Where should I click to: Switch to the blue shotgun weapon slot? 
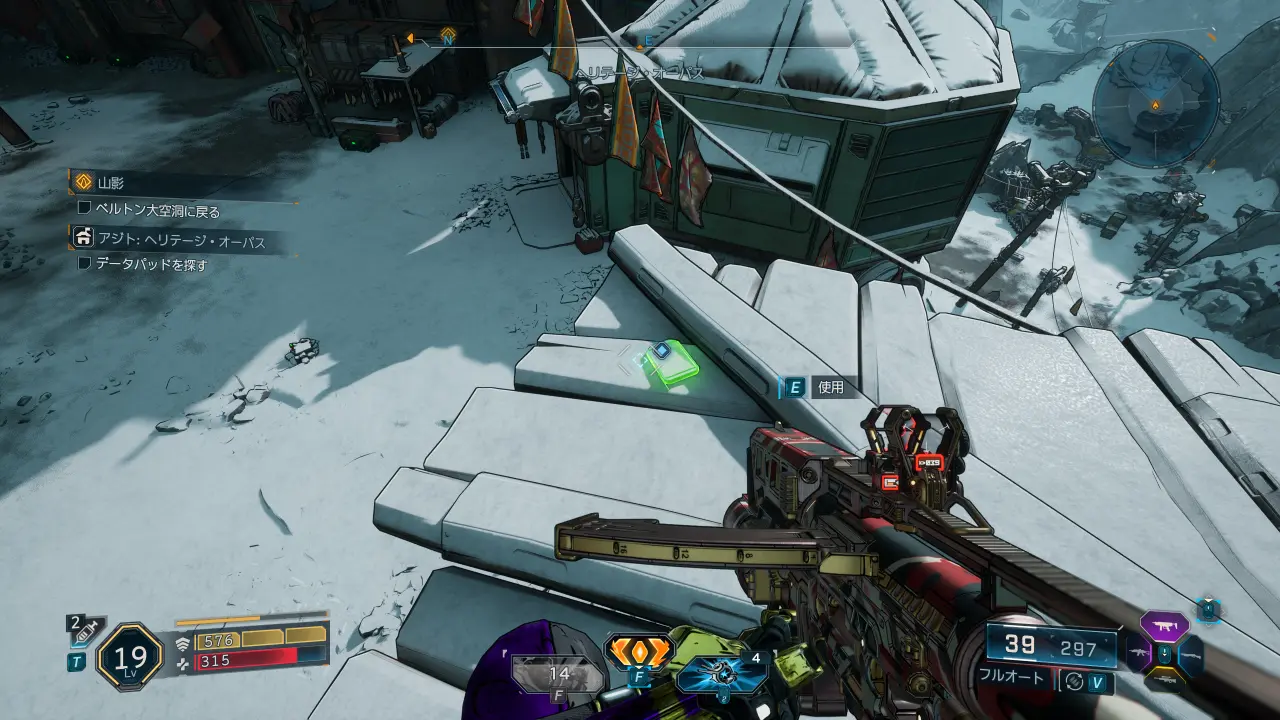1193,655
